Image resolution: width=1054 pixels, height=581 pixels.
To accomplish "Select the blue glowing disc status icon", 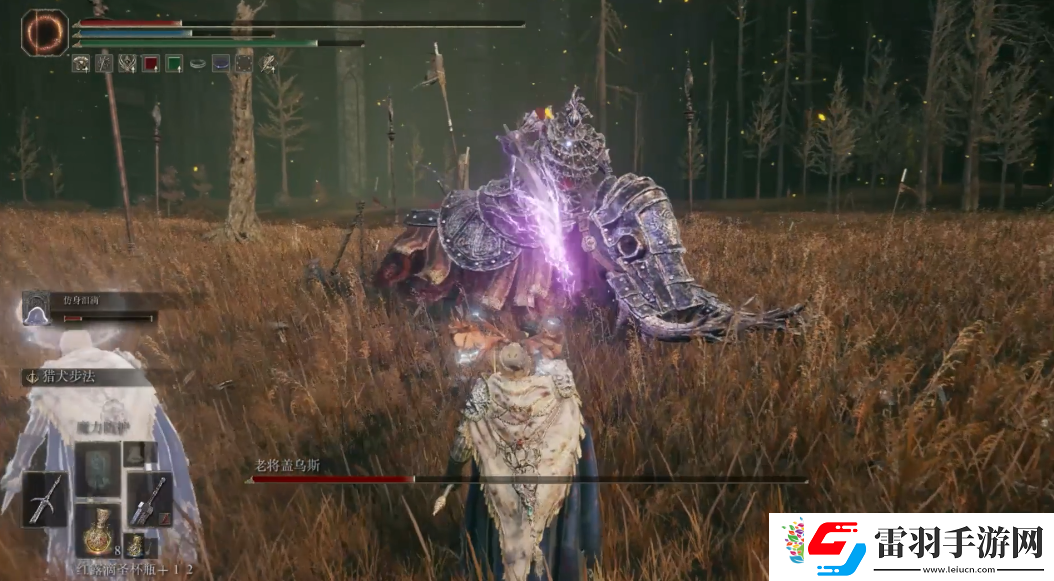I will click(x=221, y=64).
